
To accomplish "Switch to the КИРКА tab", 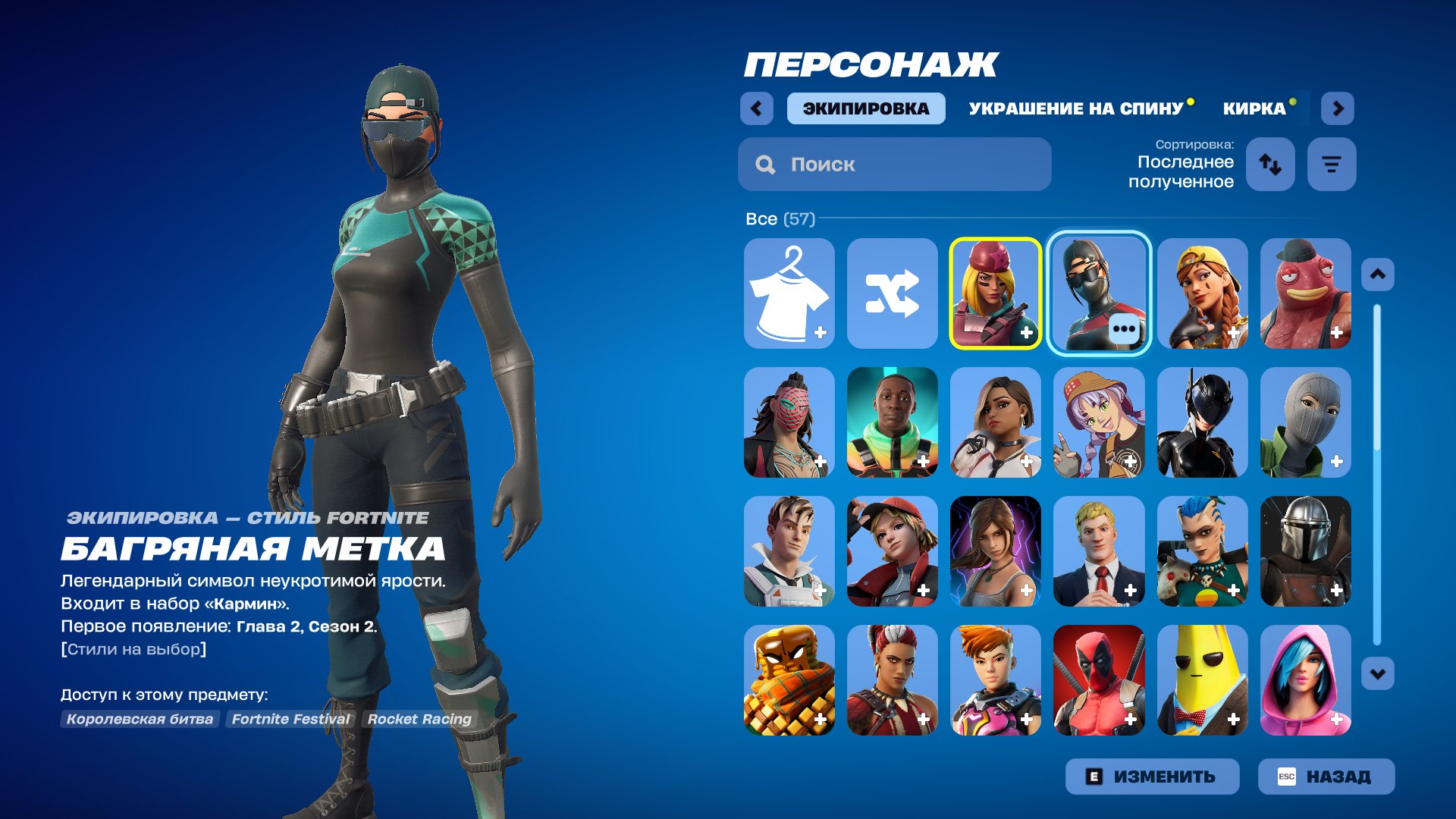I will click(1252, 108).
